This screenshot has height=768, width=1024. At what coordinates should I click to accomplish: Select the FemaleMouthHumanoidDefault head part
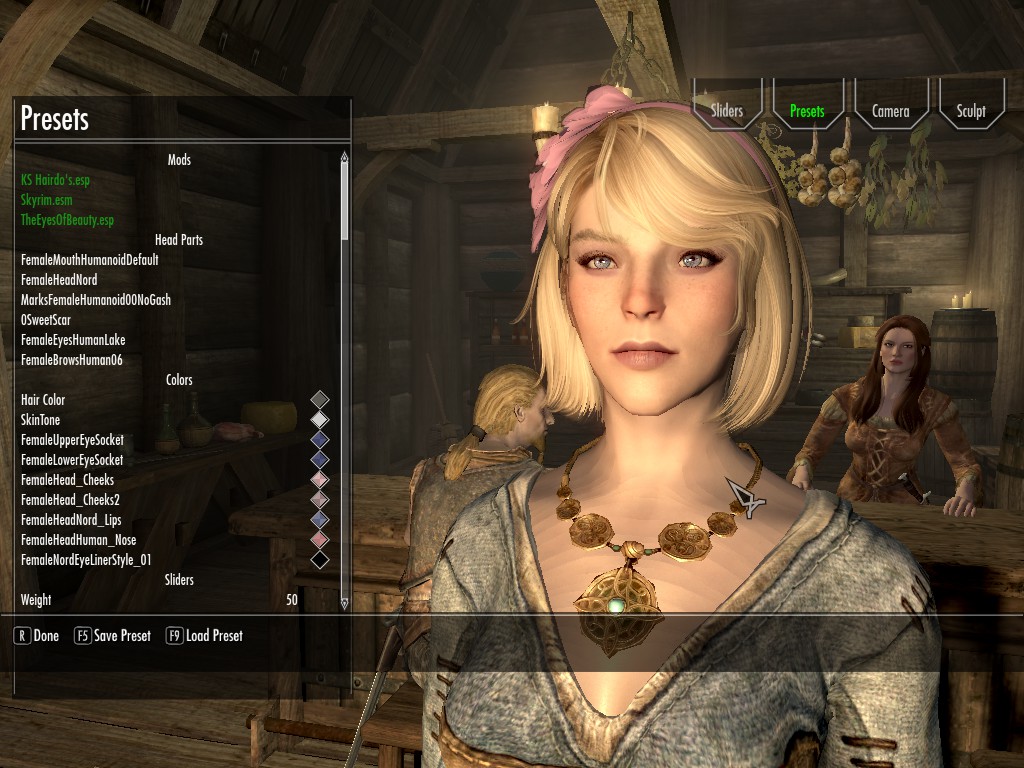(x=90, y=260)
